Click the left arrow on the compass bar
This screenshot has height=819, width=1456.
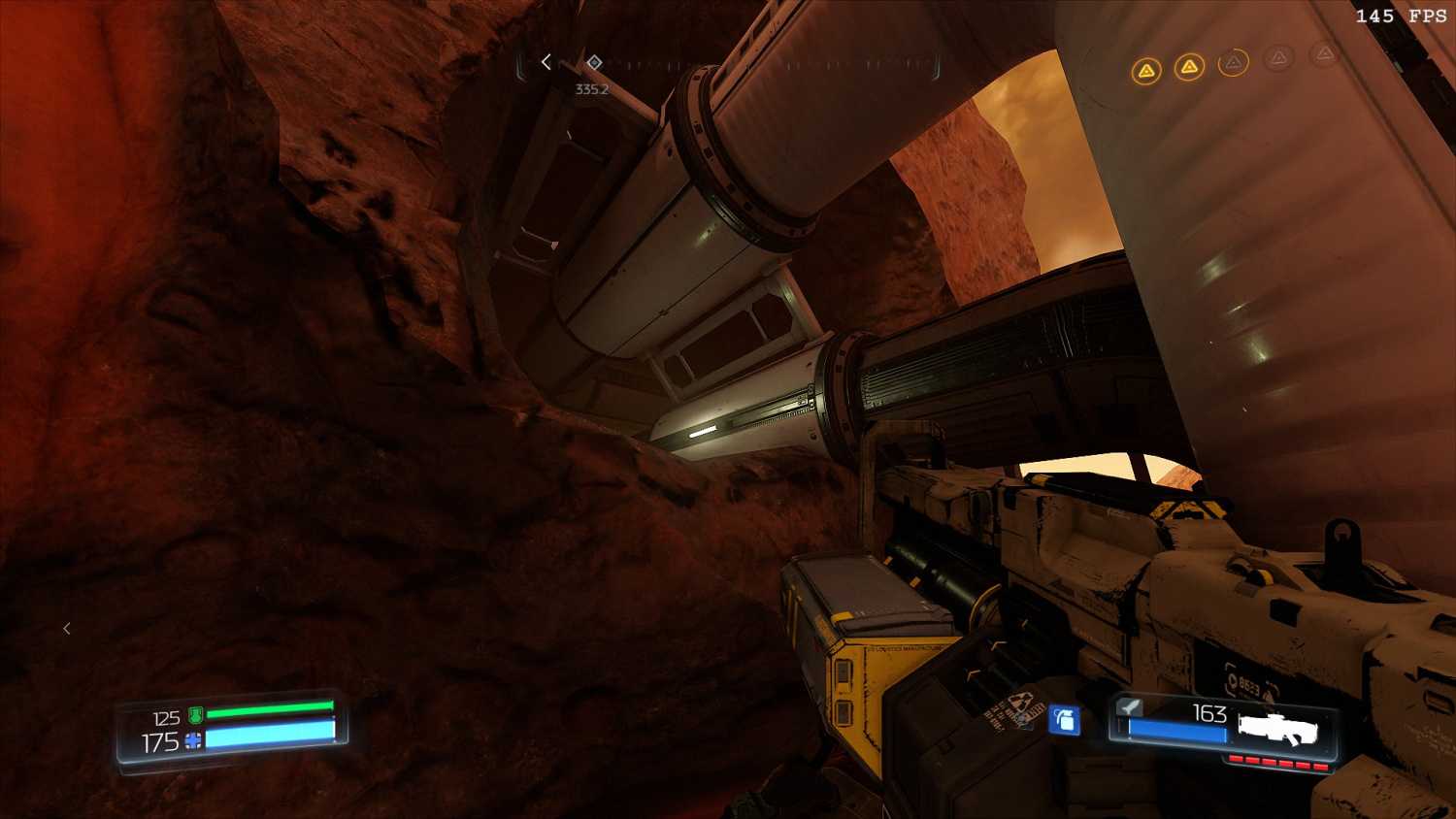[546, 62]
